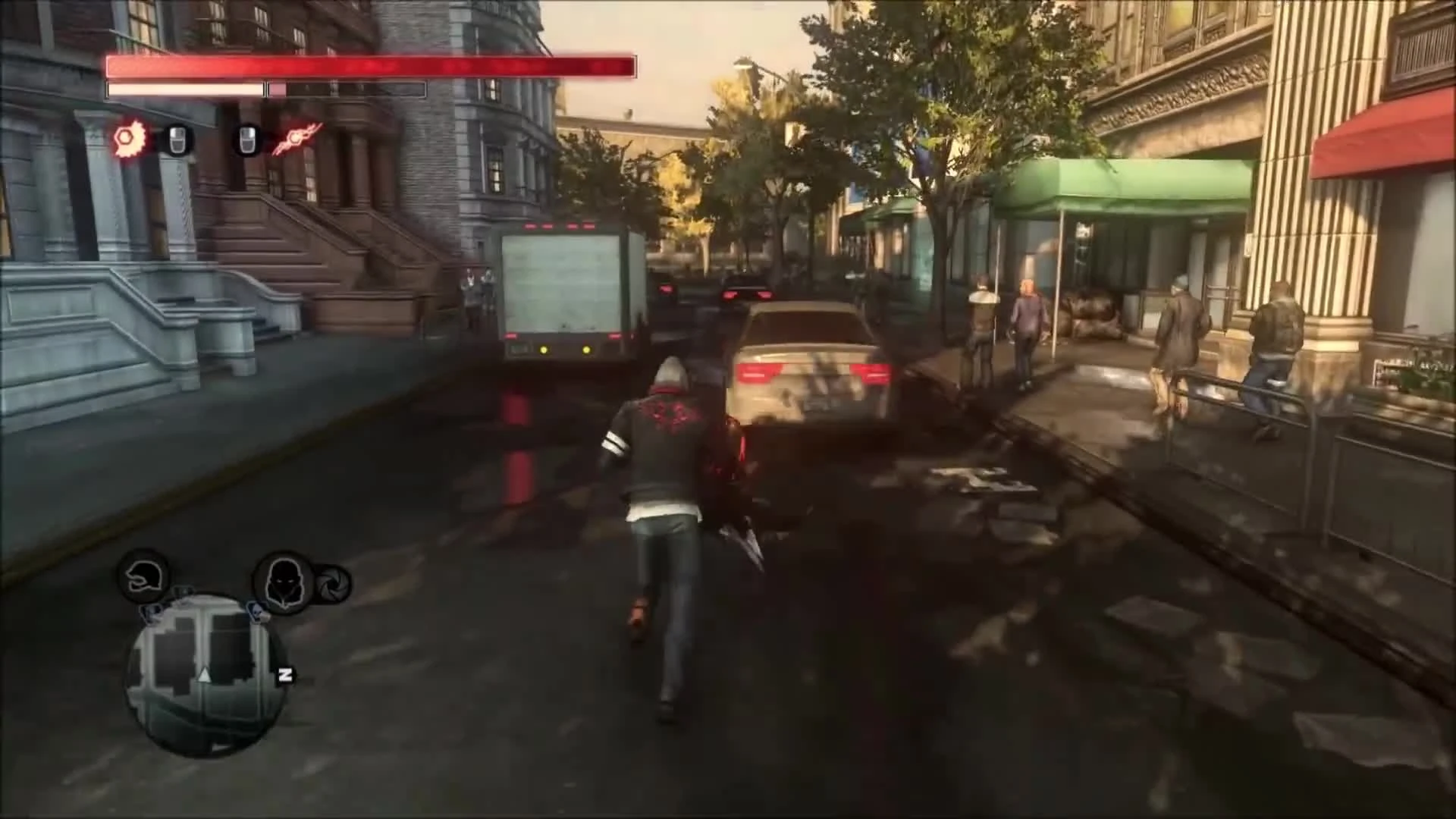Screen dimensions: 1456x819
Task: Click the player arrow in the minimap center
Action: tap(204, 676)
